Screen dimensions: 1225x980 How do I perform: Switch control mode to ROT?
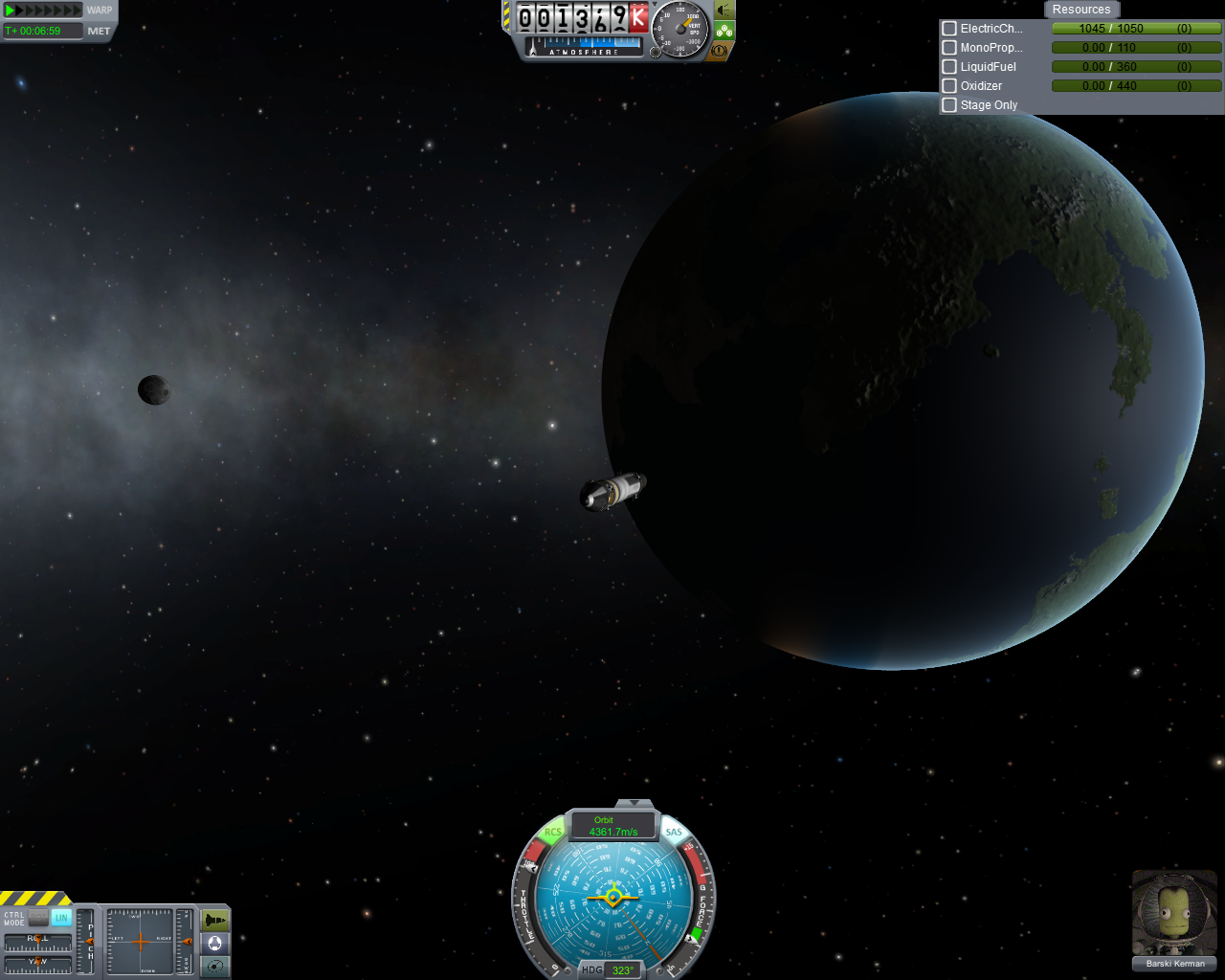38,918
